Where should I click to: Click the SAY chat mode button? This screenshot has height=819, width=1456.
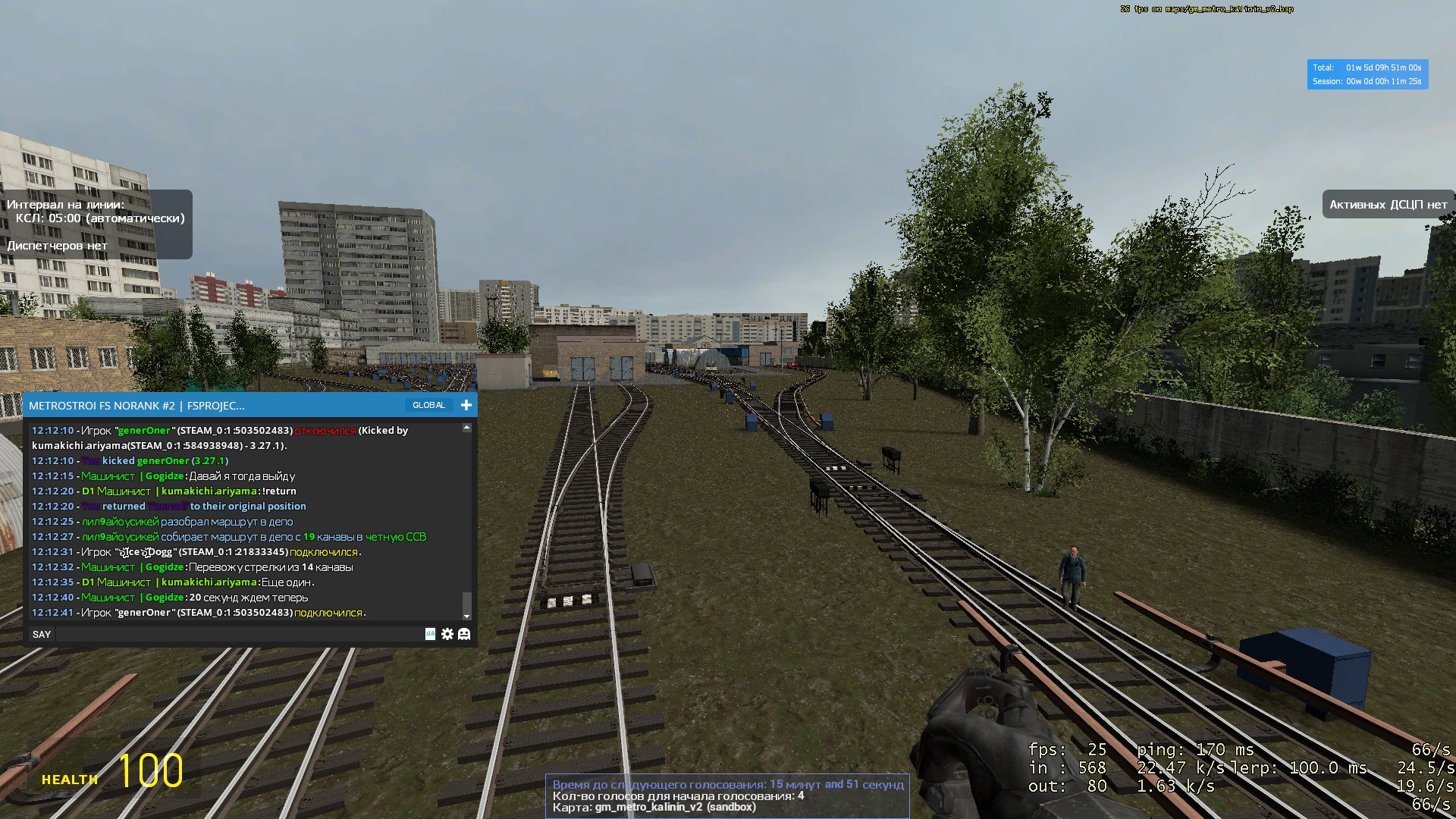[42, 634]
